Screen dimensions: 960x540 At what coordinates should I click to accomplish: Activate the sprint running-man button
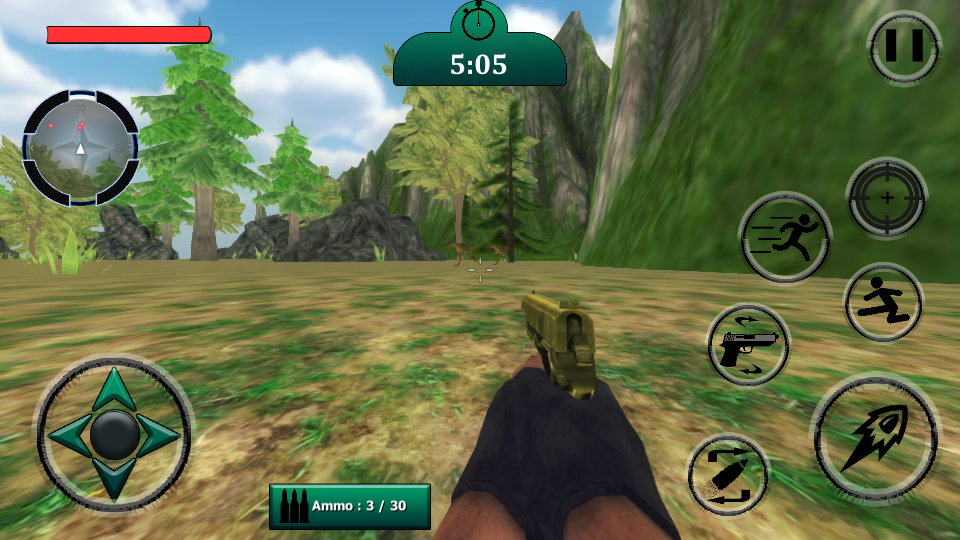click(785, 237)
